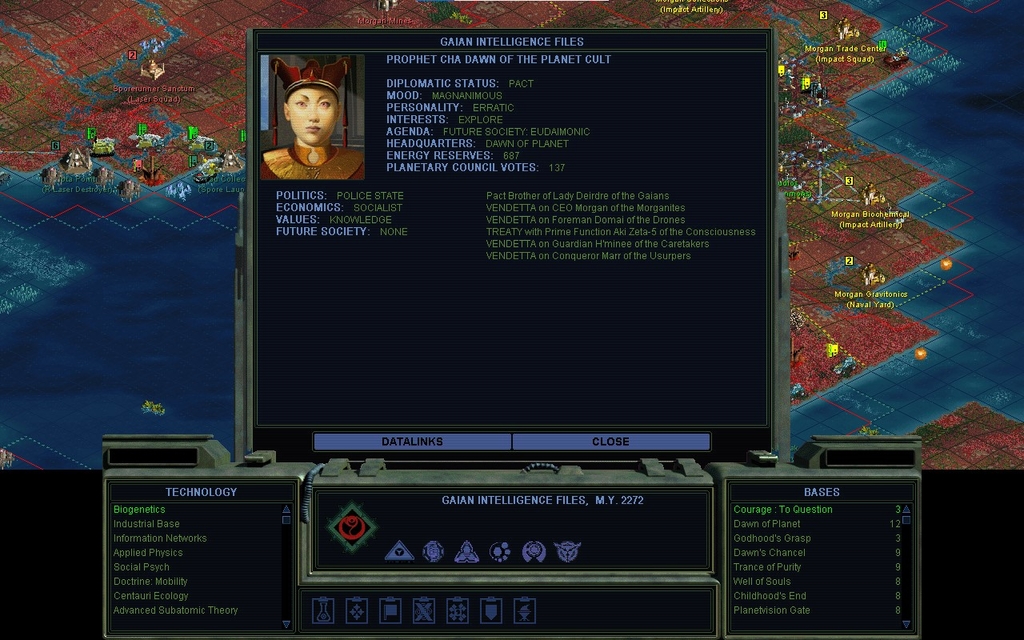
Task: Click the pyramid eye faction icon
Action: (x=399, y=551)
